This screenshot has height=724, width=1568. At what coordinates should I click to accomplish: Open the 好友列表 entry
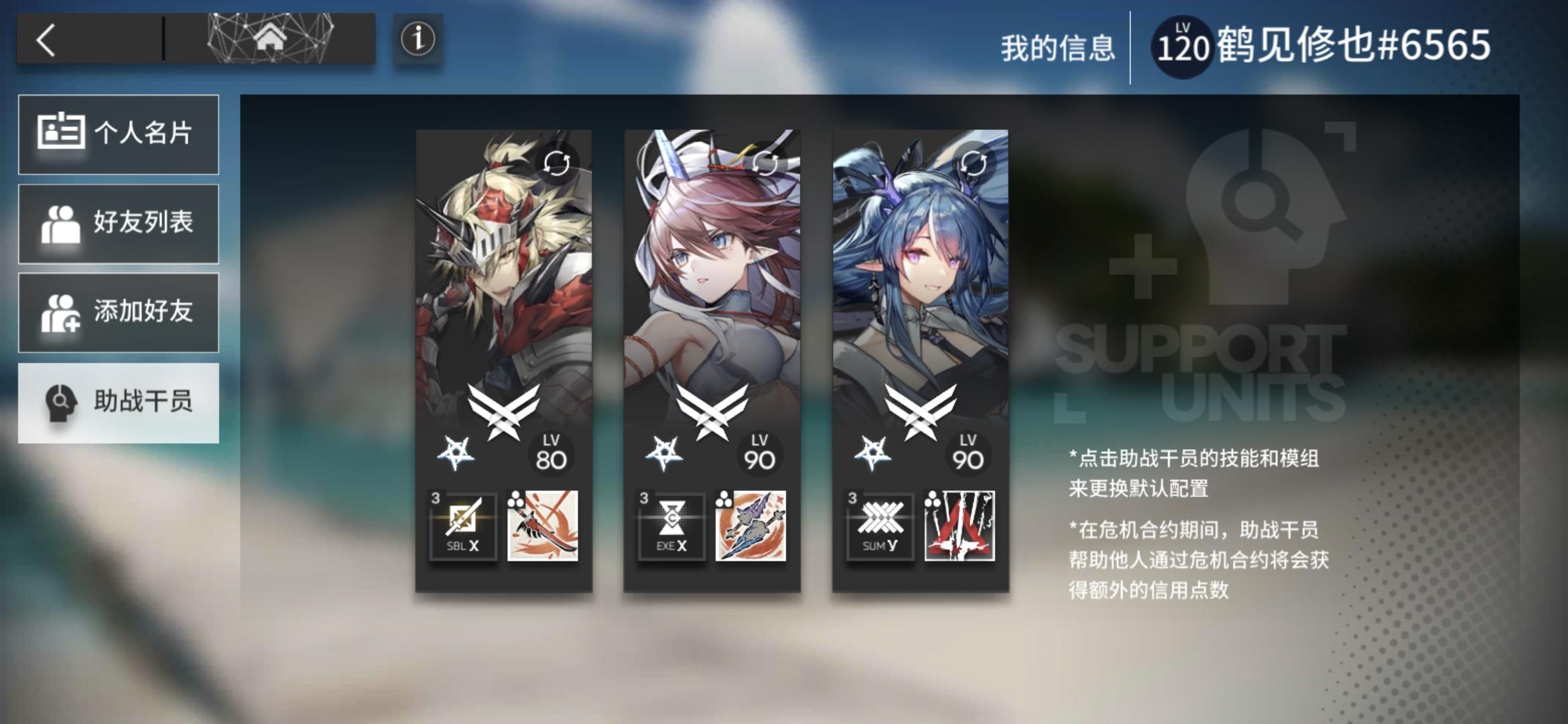(x=119, y=224)
